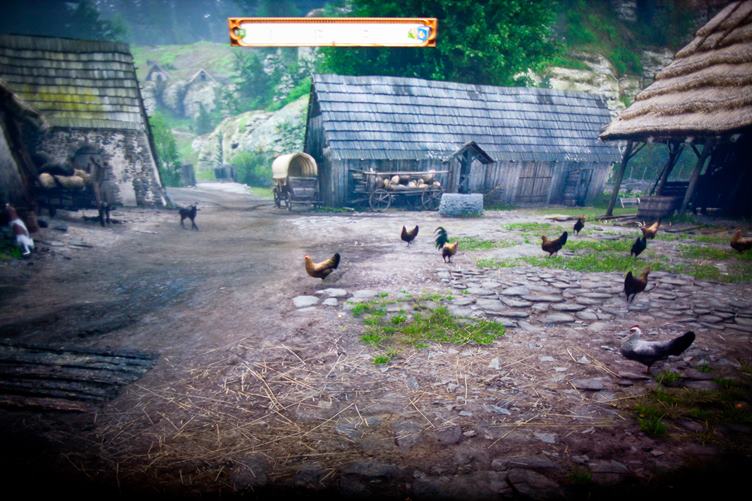Select the green shield marker on the compass

click(239, 32)
